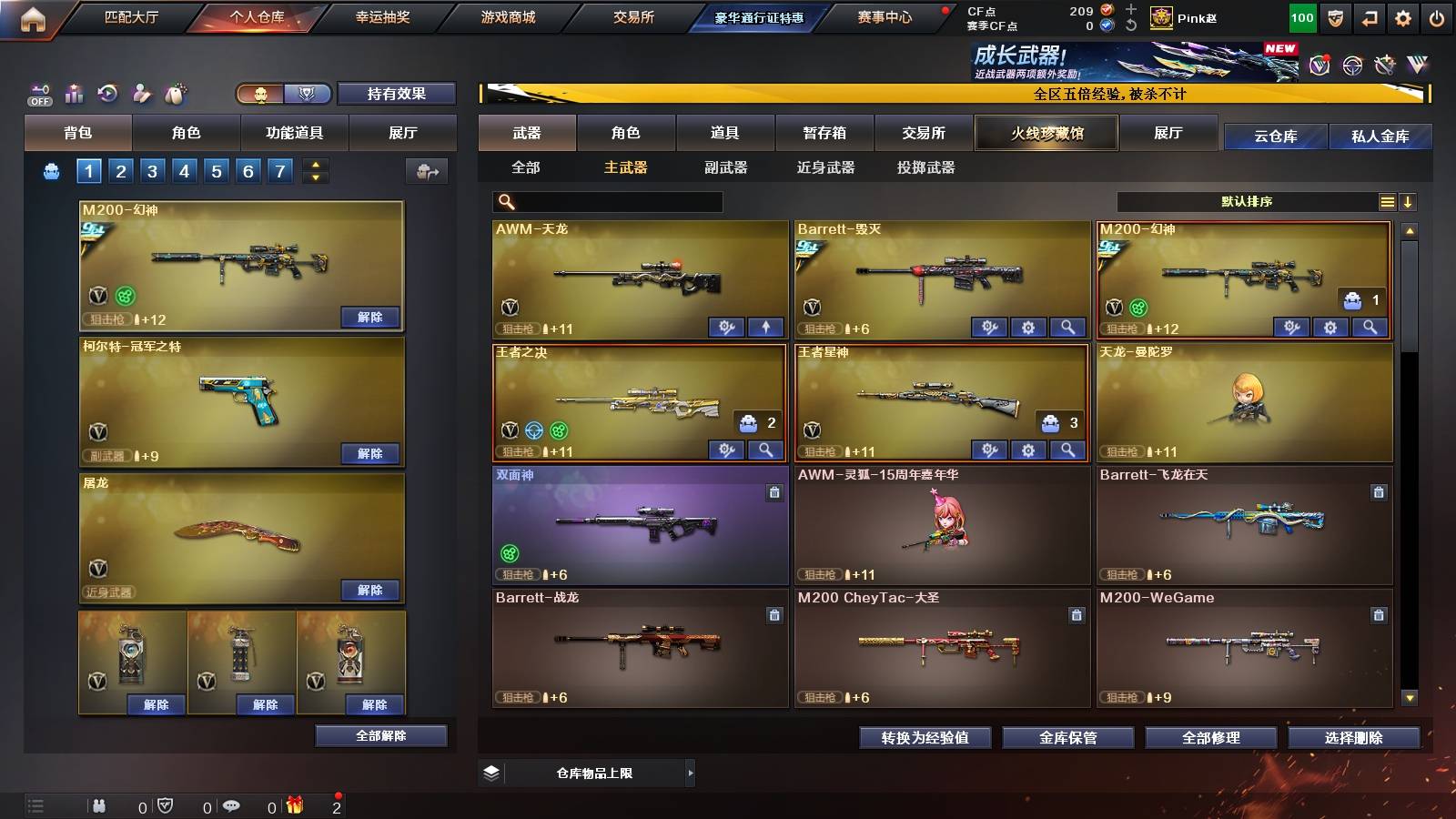Click the list view icon beside 默认排序
1456x819 pixels.
click(1387, 201)
